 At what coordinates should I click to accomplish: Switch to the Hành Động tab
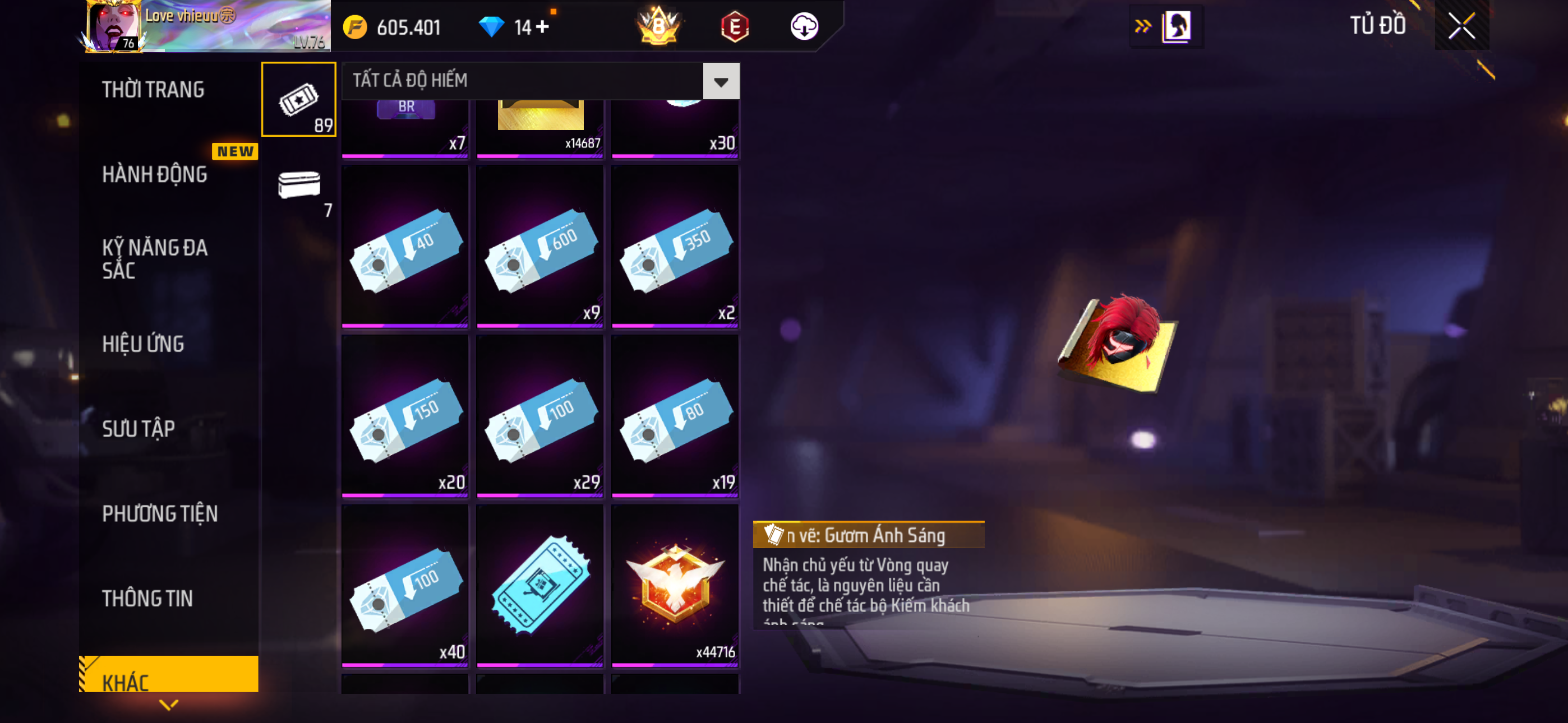pyautogui.click(x=155, y=175)
